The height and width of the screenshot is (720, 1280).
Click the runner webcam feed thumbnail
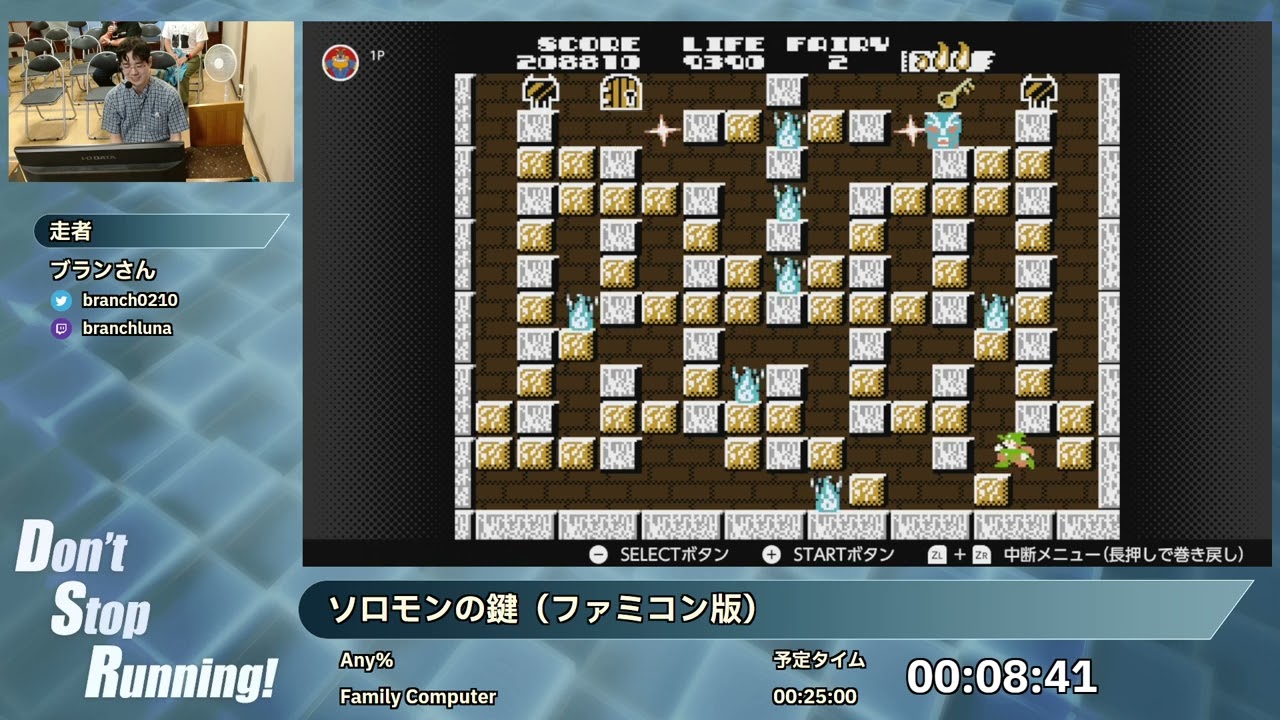(x=150, y=94)
